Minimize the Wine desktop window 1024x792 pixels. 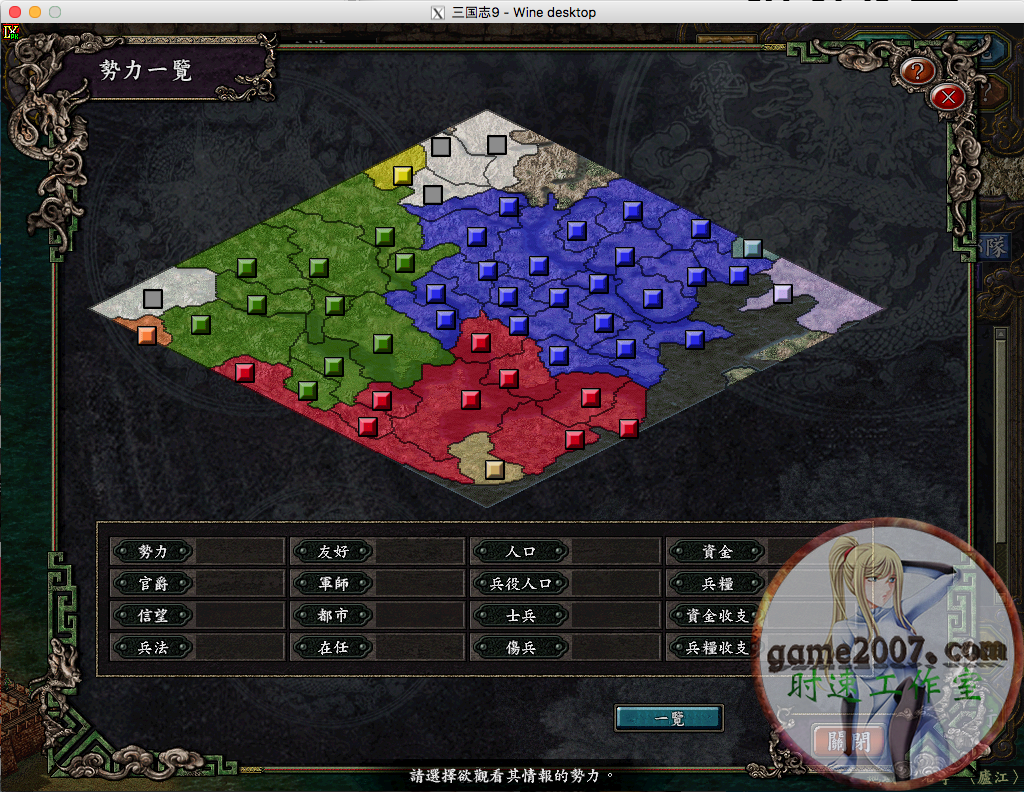(34, 12)
